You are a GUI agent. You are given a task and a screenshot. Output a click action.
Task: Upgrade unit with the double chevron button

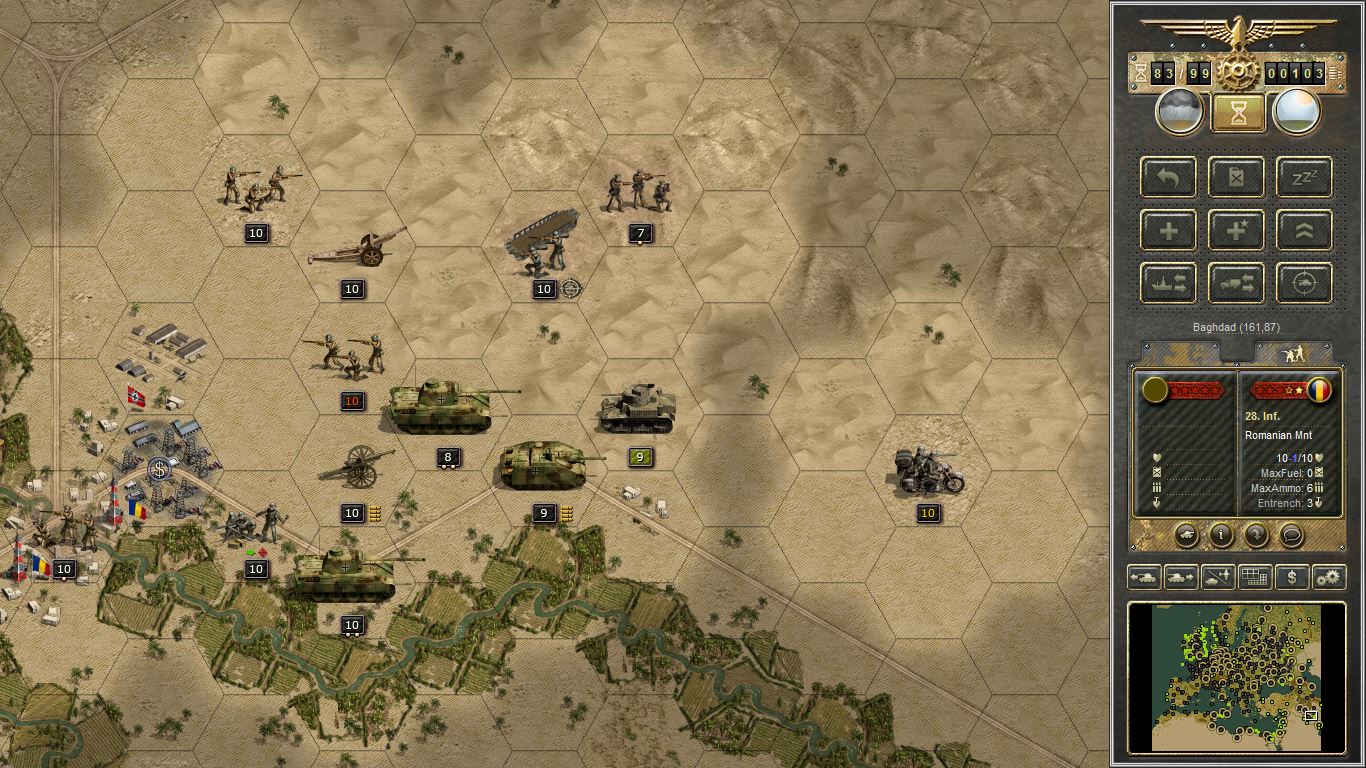coord(1304,230)
